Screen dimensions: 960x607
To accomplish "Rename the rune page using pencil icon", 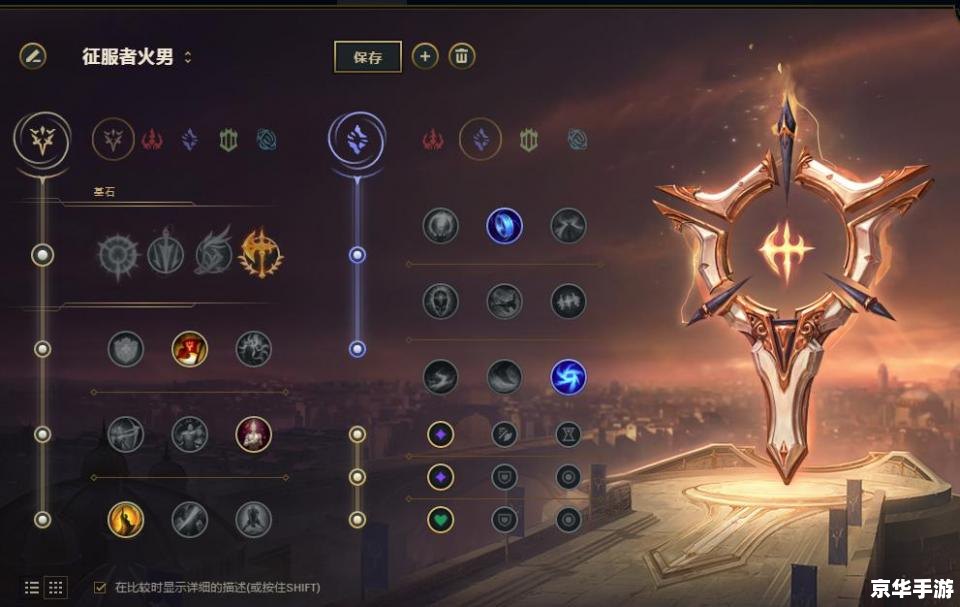I will click(x=33, y=56).
